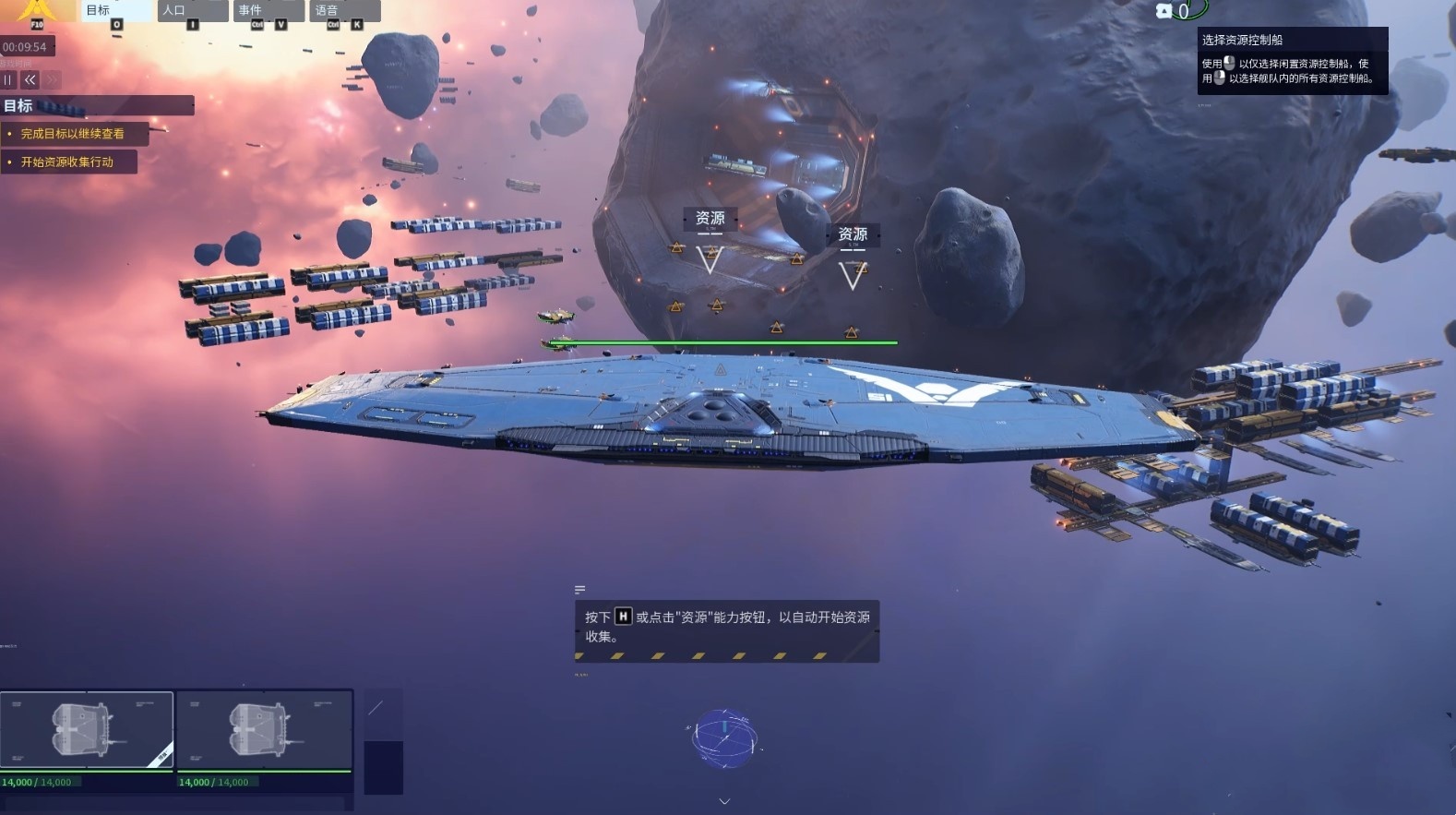Image resolution: width=1456 pixels, height=815 pixels.
Task: Expand the bottom panel with the chevron
Action: click(724, 801)
